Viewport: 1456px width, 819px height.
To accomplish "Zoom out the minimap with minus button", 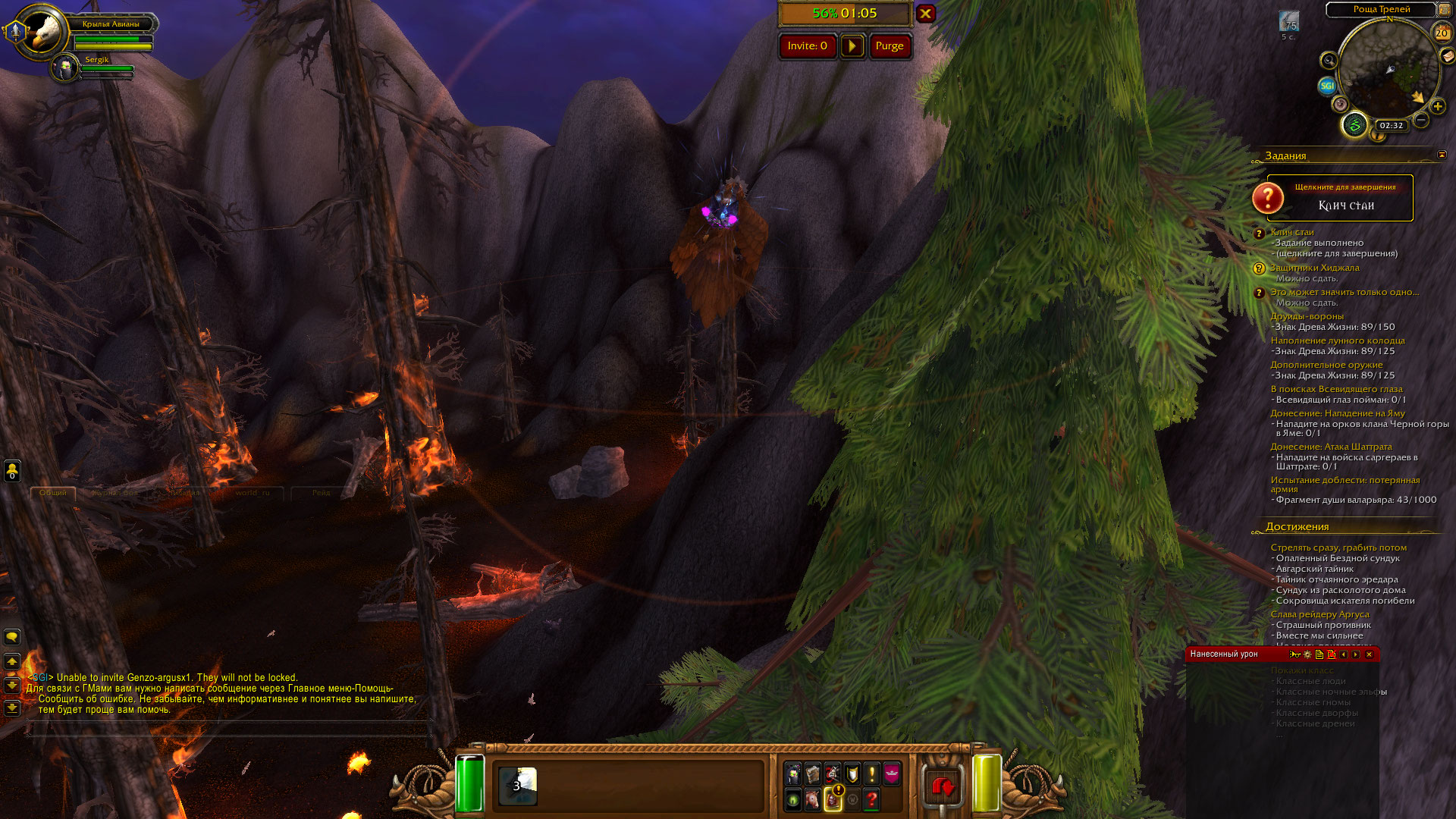I will pos(1421,120).
